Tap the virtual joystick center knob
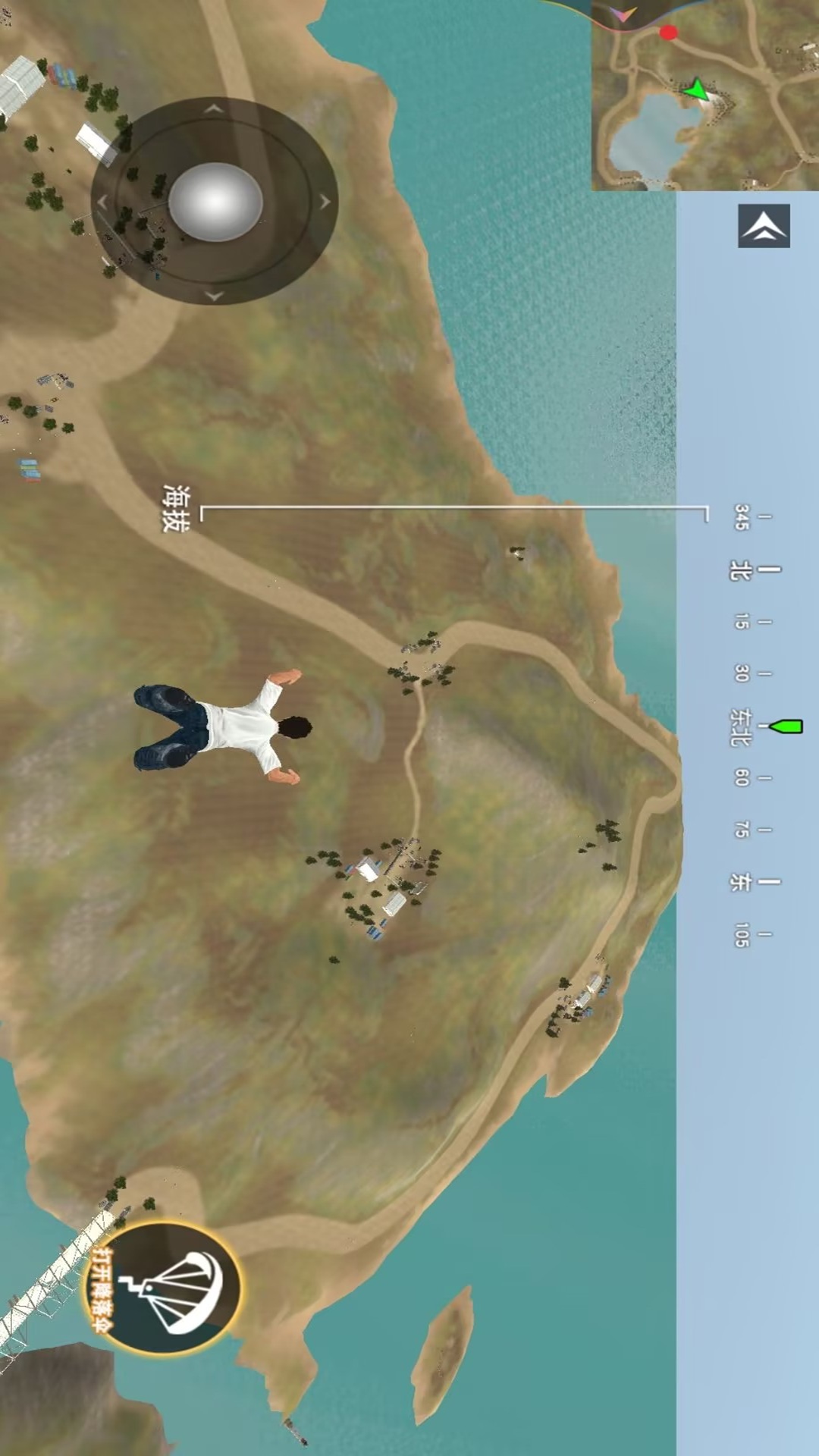 click(x=215, y=202)
